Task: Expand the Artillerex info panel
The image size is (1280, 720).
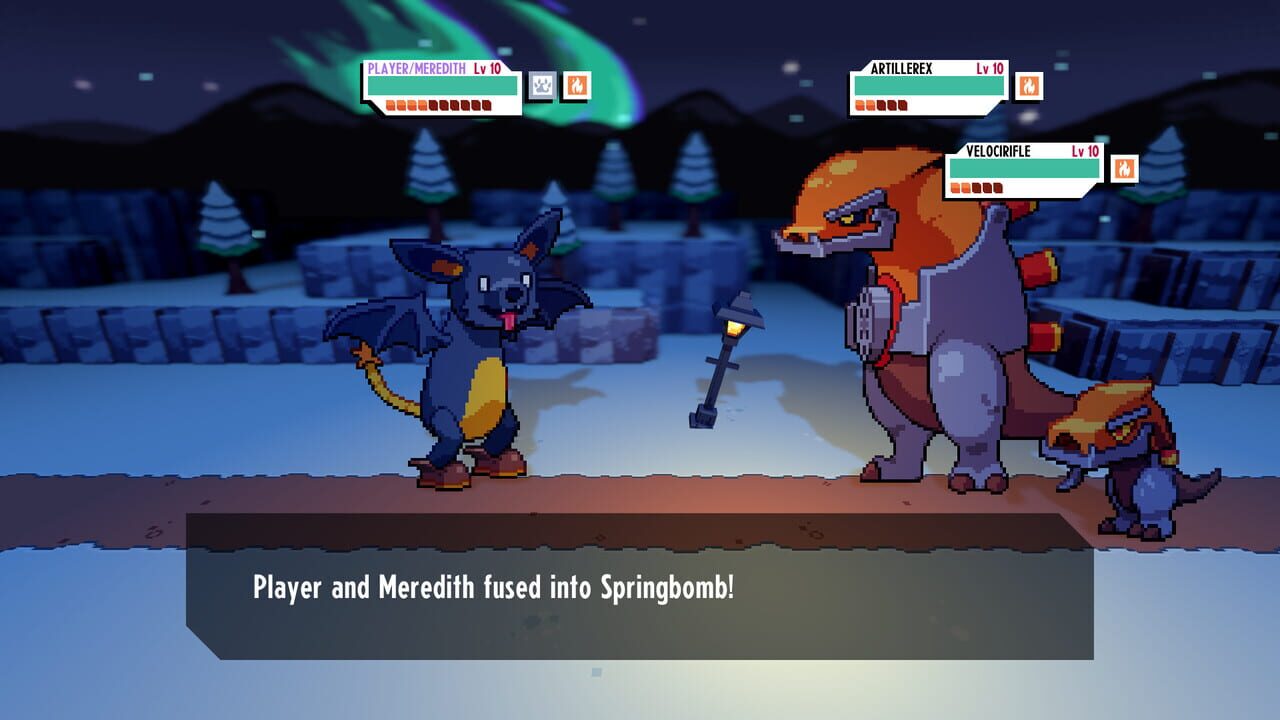Action: (930, 88)
